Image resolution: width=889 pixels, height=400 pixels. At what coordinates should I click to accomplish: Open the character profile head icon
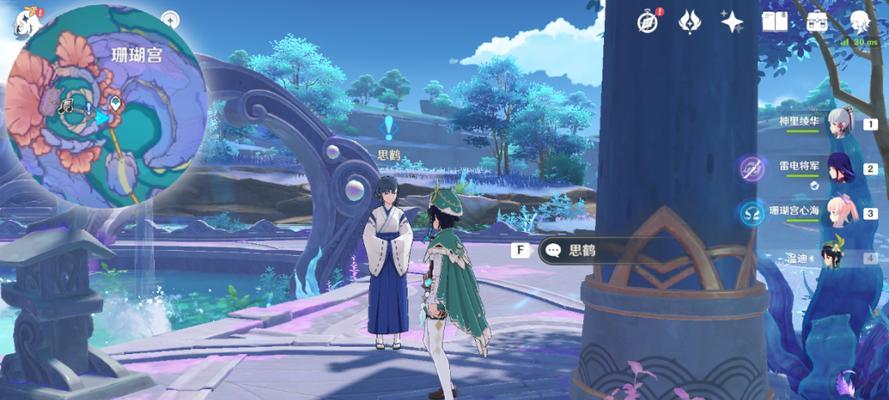(860, 22)
